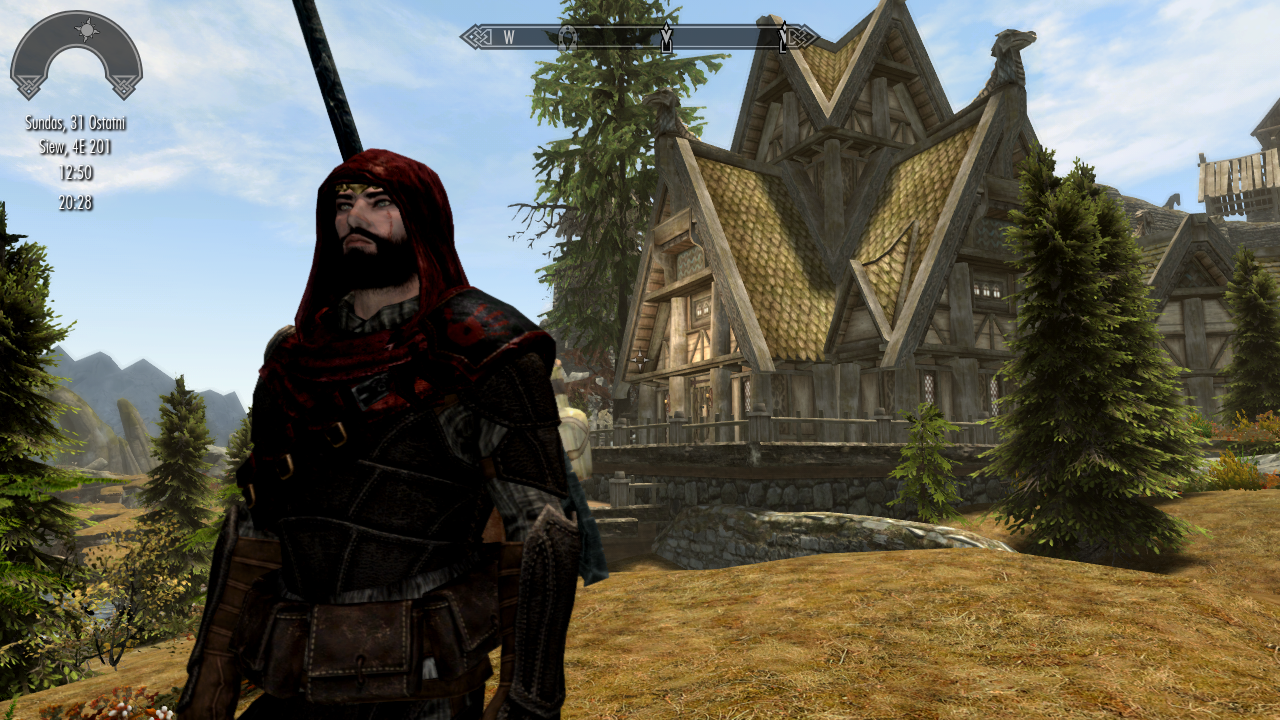This screenshot has width=1280, height=720.
Task: Click the W west indicator on the compass
Action: (508, 38)
